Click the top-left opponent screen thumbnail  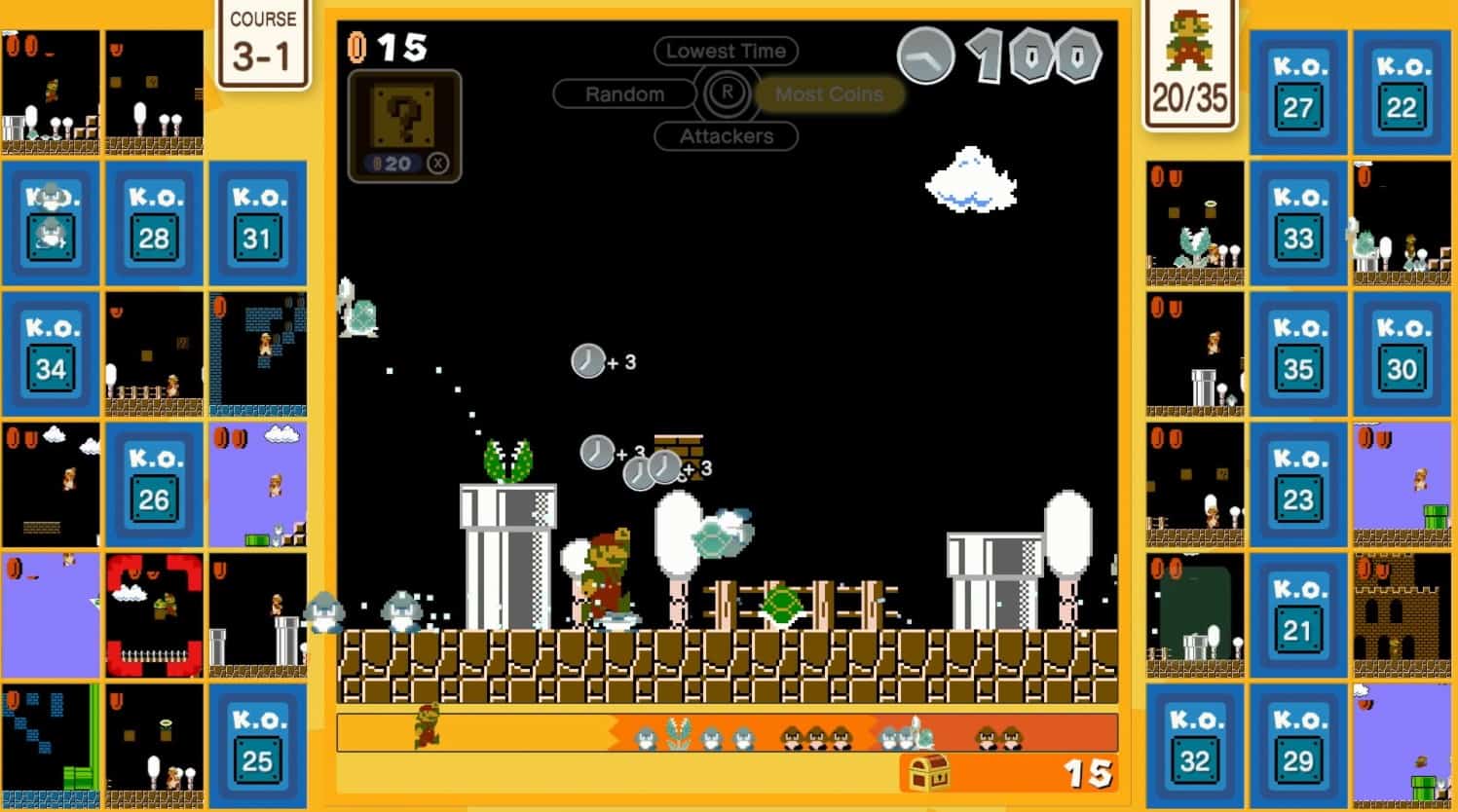(x=51, y=92)
